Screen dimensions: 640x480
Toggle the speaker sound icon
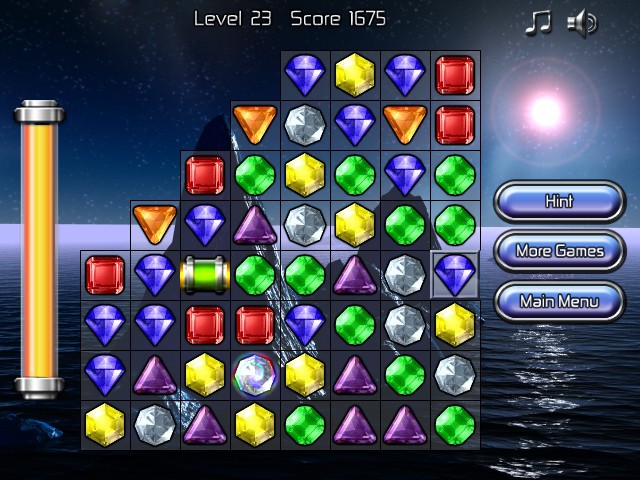581,23
